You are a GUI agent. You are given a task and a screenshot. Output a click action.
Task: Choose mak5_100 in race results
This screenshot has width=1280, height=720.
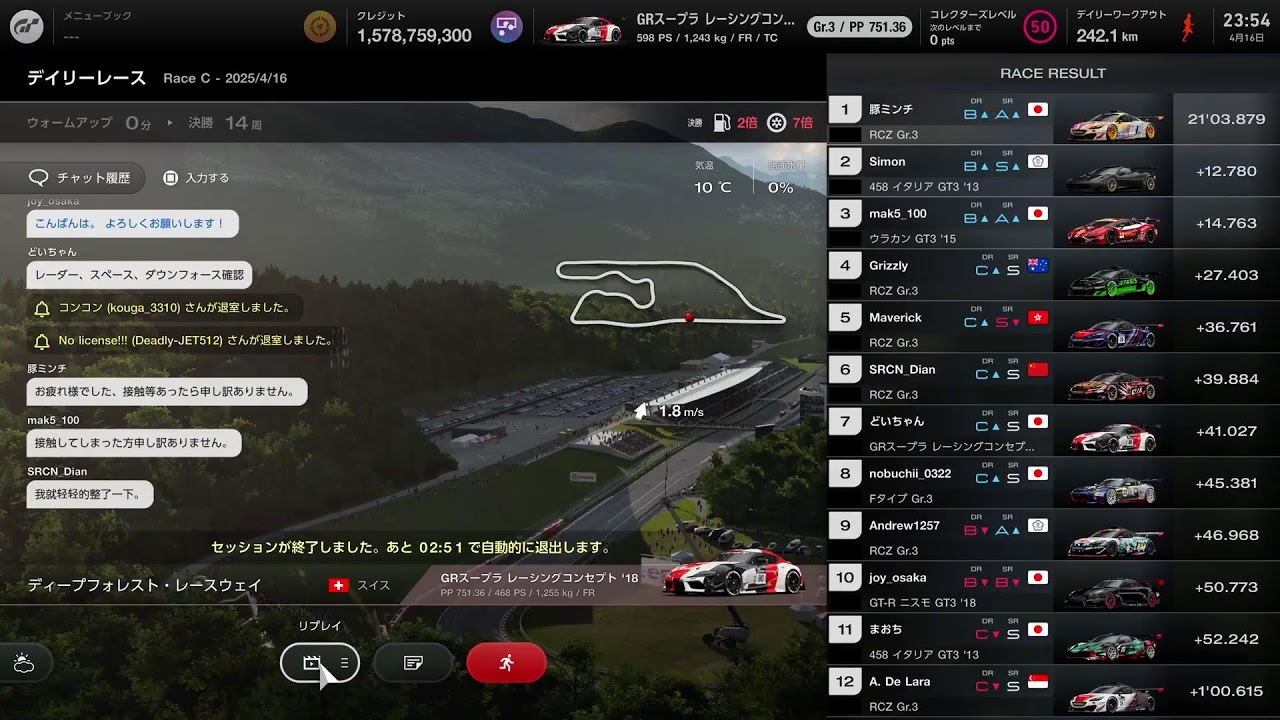1052,223
